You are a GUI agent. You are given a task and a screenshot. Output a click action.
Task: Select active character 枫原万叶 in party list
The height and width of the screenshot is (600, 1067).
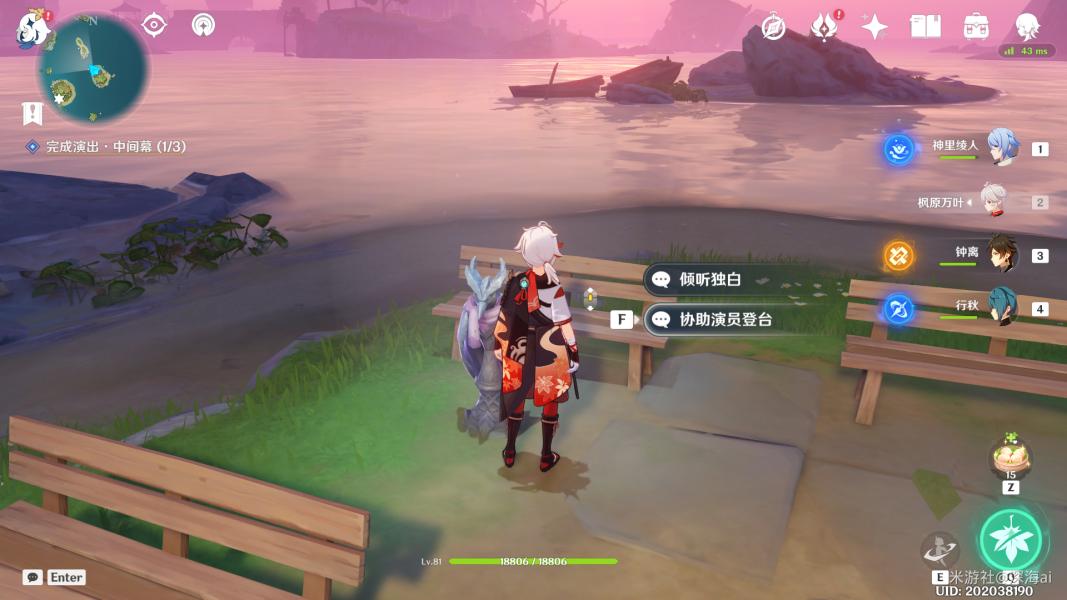pyautogui.click(x=994, y=201)
